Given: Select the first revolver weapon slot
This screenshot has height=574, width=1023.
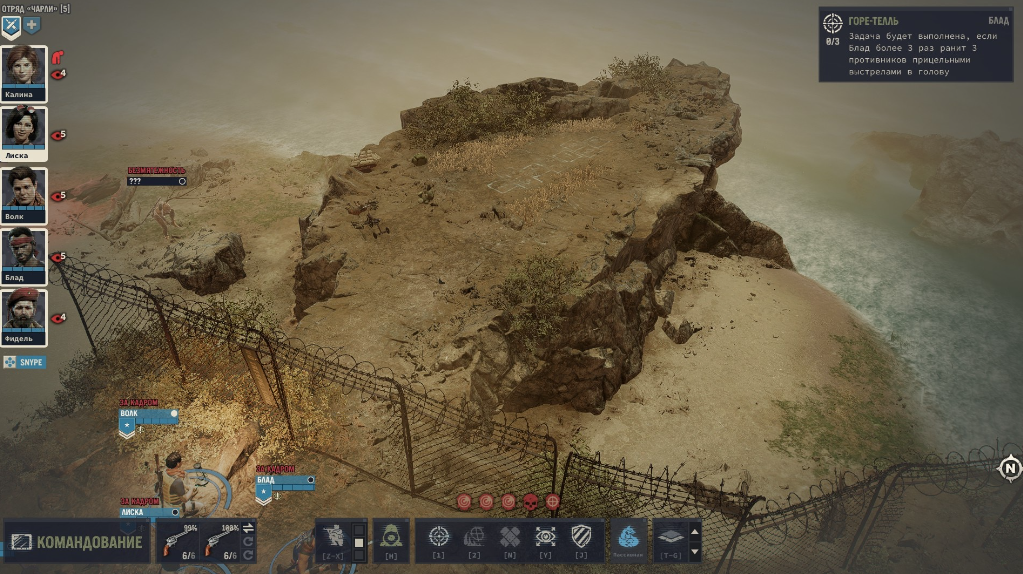Looking at the screenshot, I should point(182,540).
